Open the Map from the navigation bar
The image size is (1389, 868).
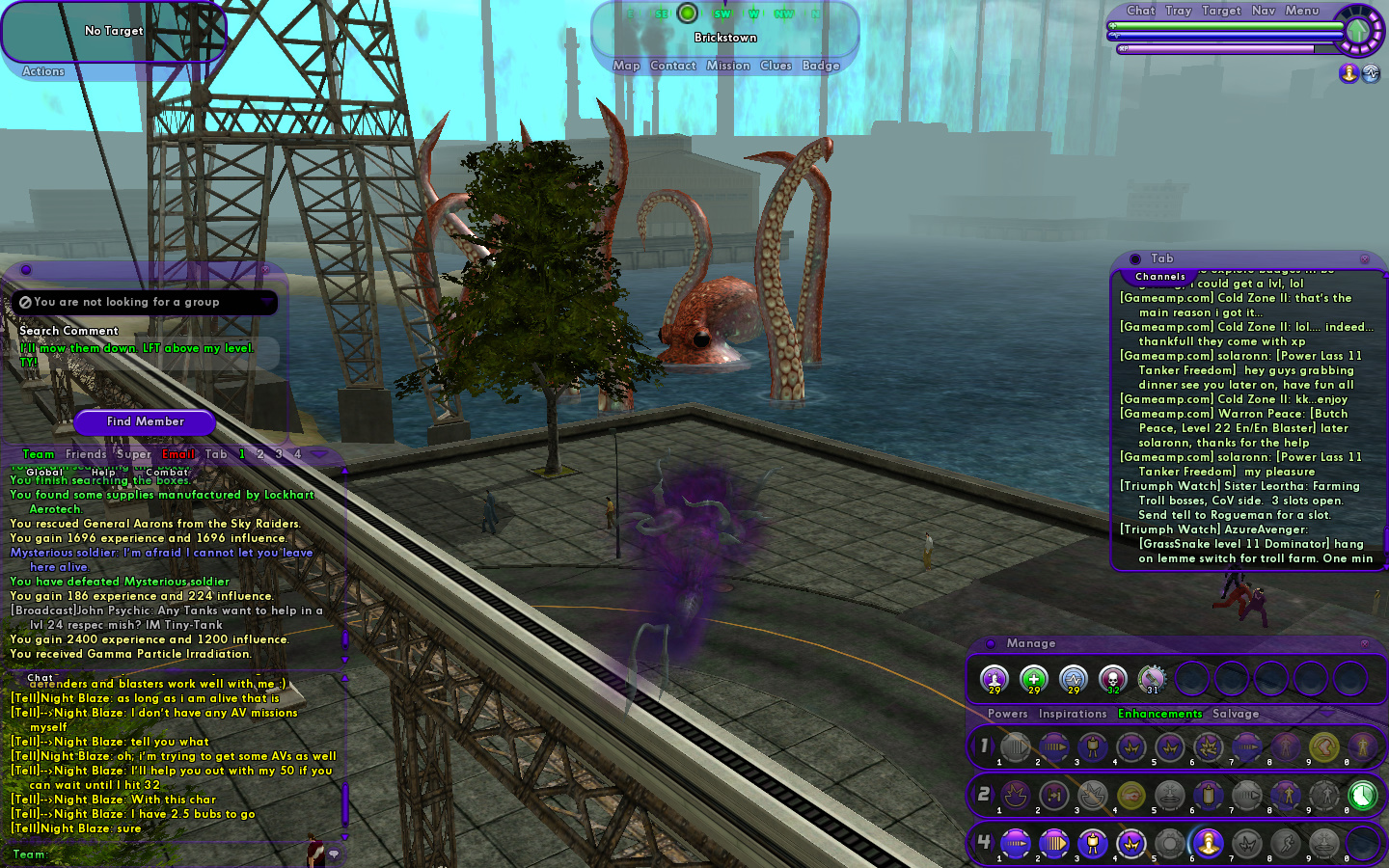coord(626,66)
